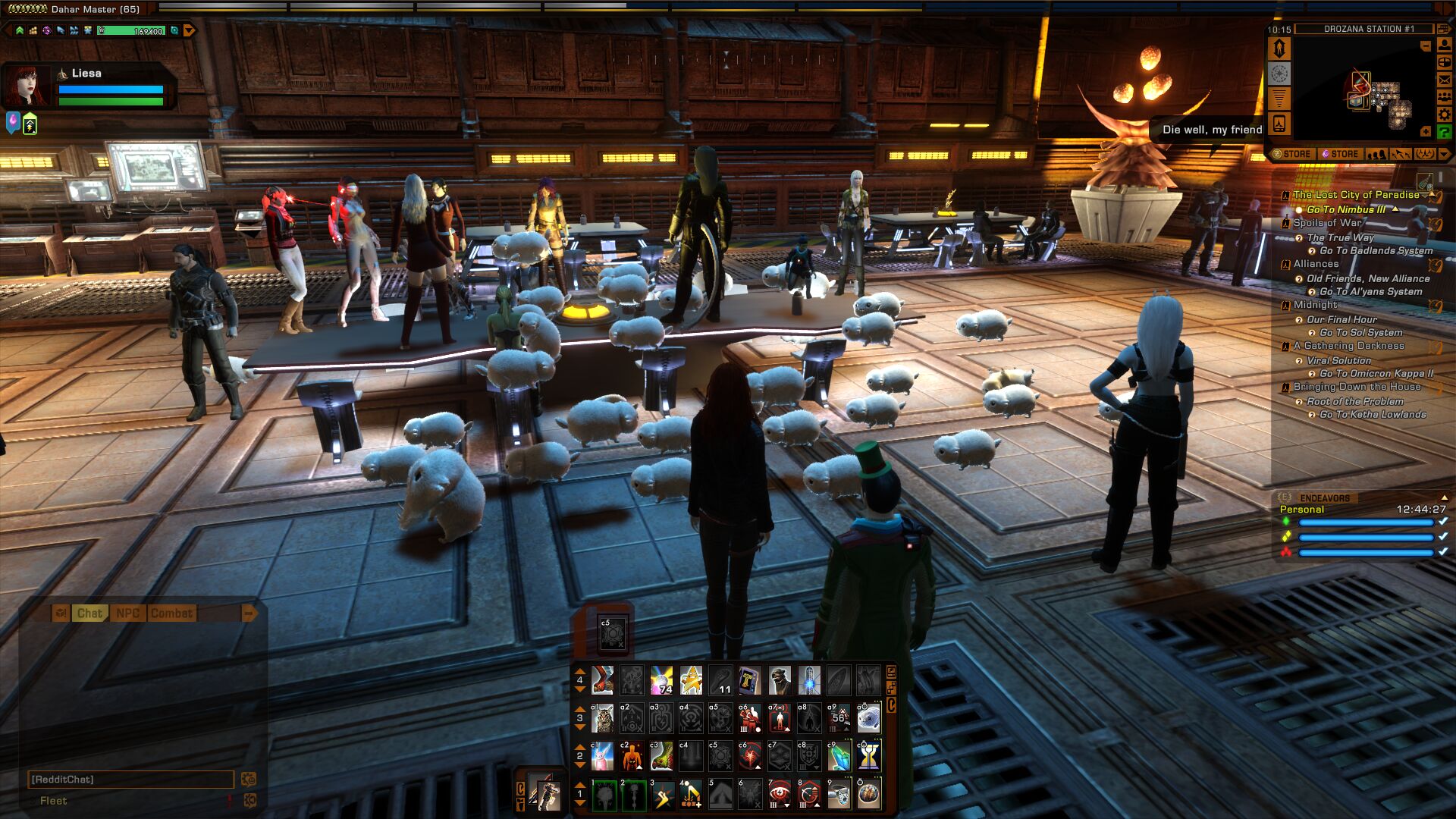Switch to the NPC chat tab
Screen dimensions: 1456x819
pos(127,613)
